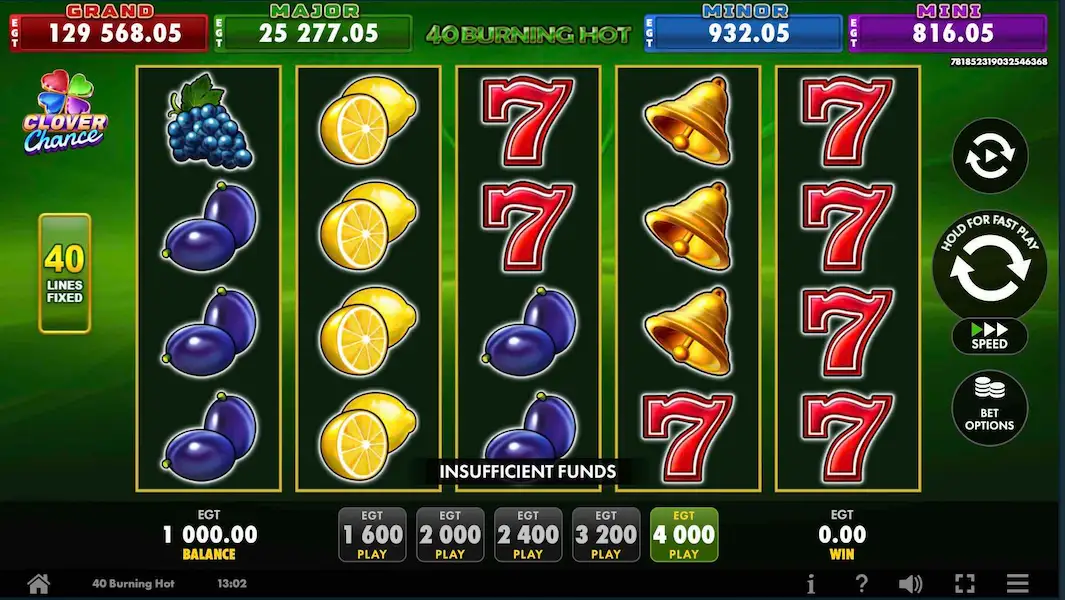
Task: Activate the autoplay button
Action: (989, 156)
